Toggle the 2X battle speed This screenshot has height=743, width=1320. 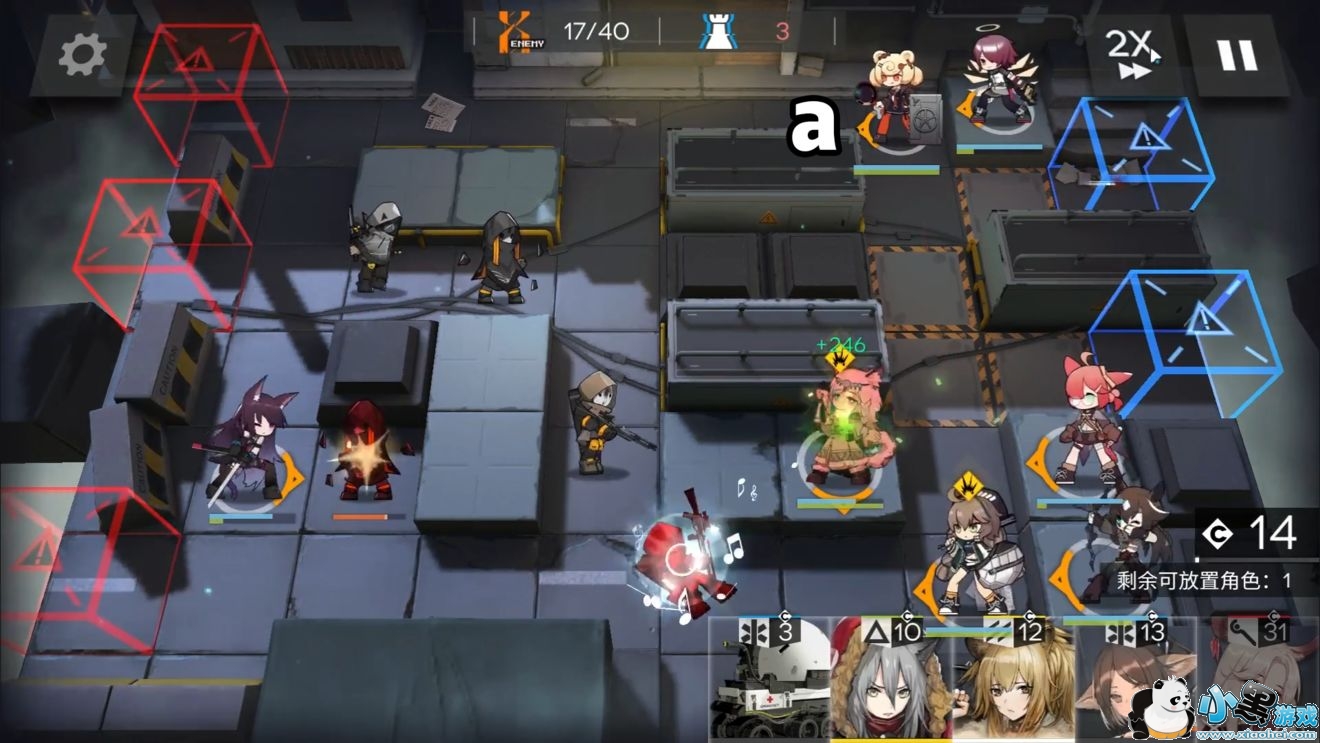pos(1131,55)
